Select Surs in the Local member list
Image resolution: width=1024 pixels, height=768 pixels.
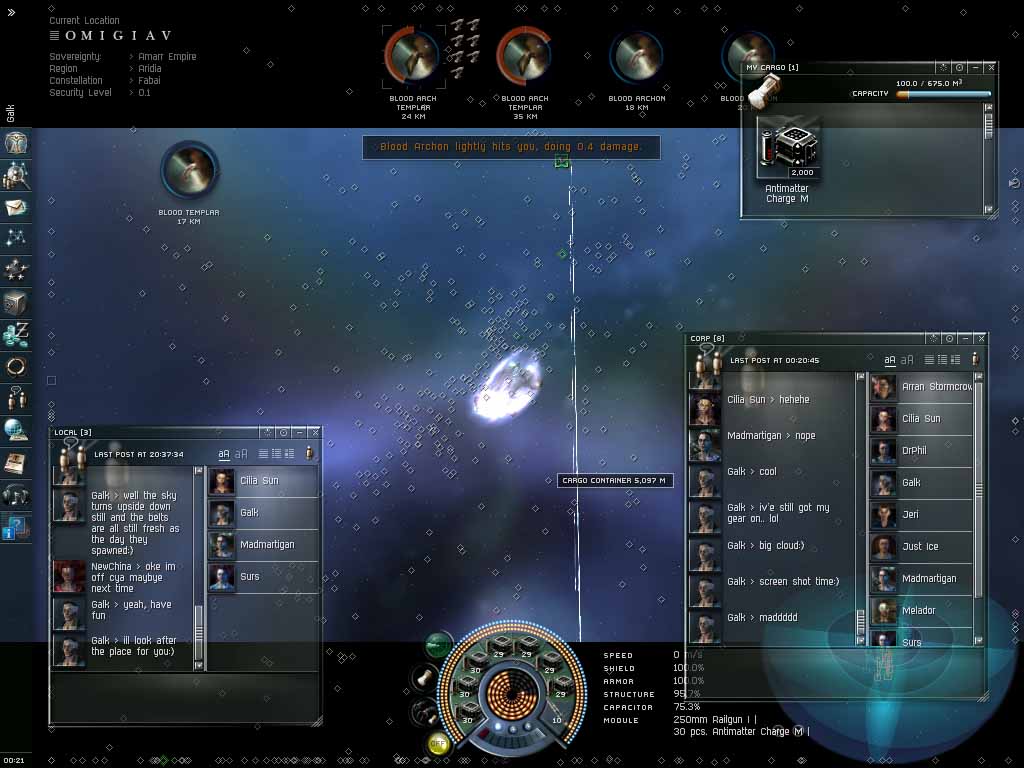[250, 577]
